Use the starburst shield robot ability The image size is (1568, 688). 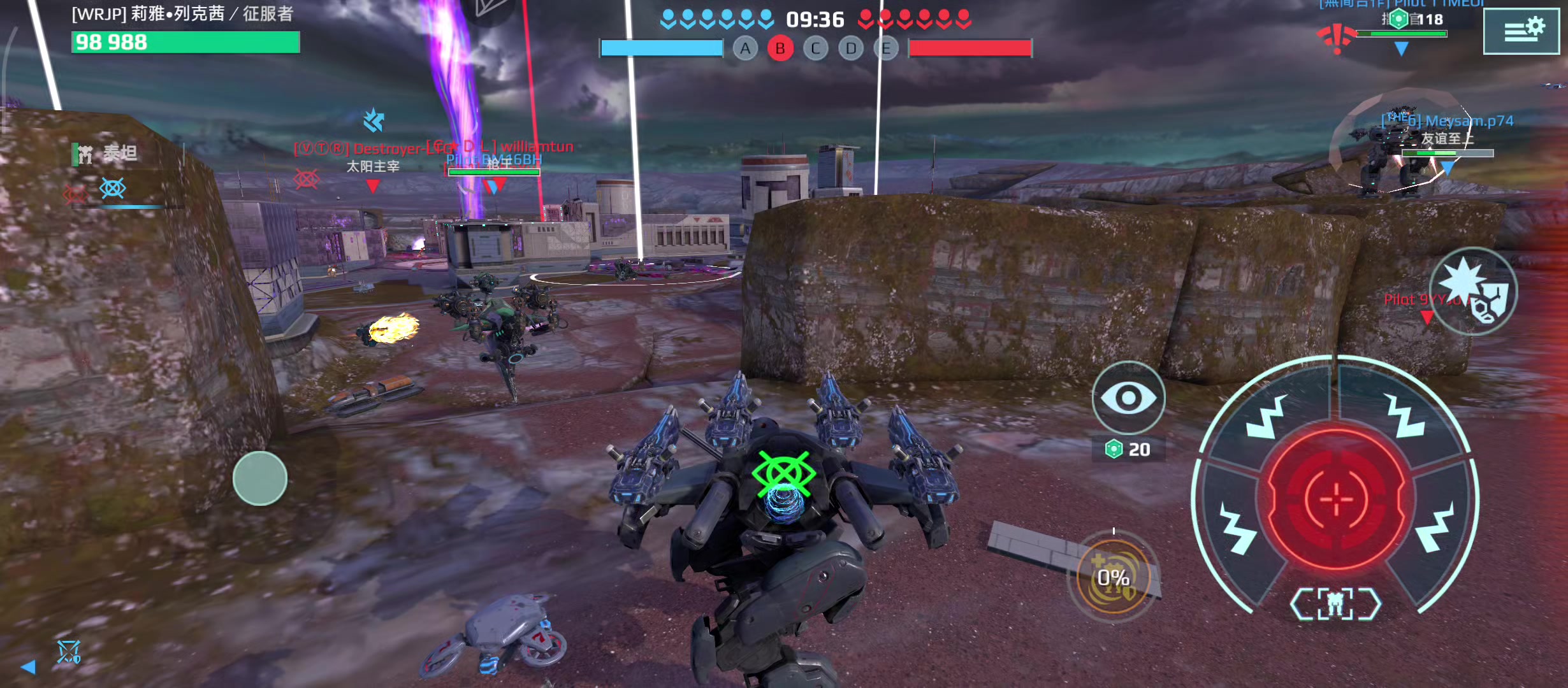pyautogui.click(x=1472, y=291)
